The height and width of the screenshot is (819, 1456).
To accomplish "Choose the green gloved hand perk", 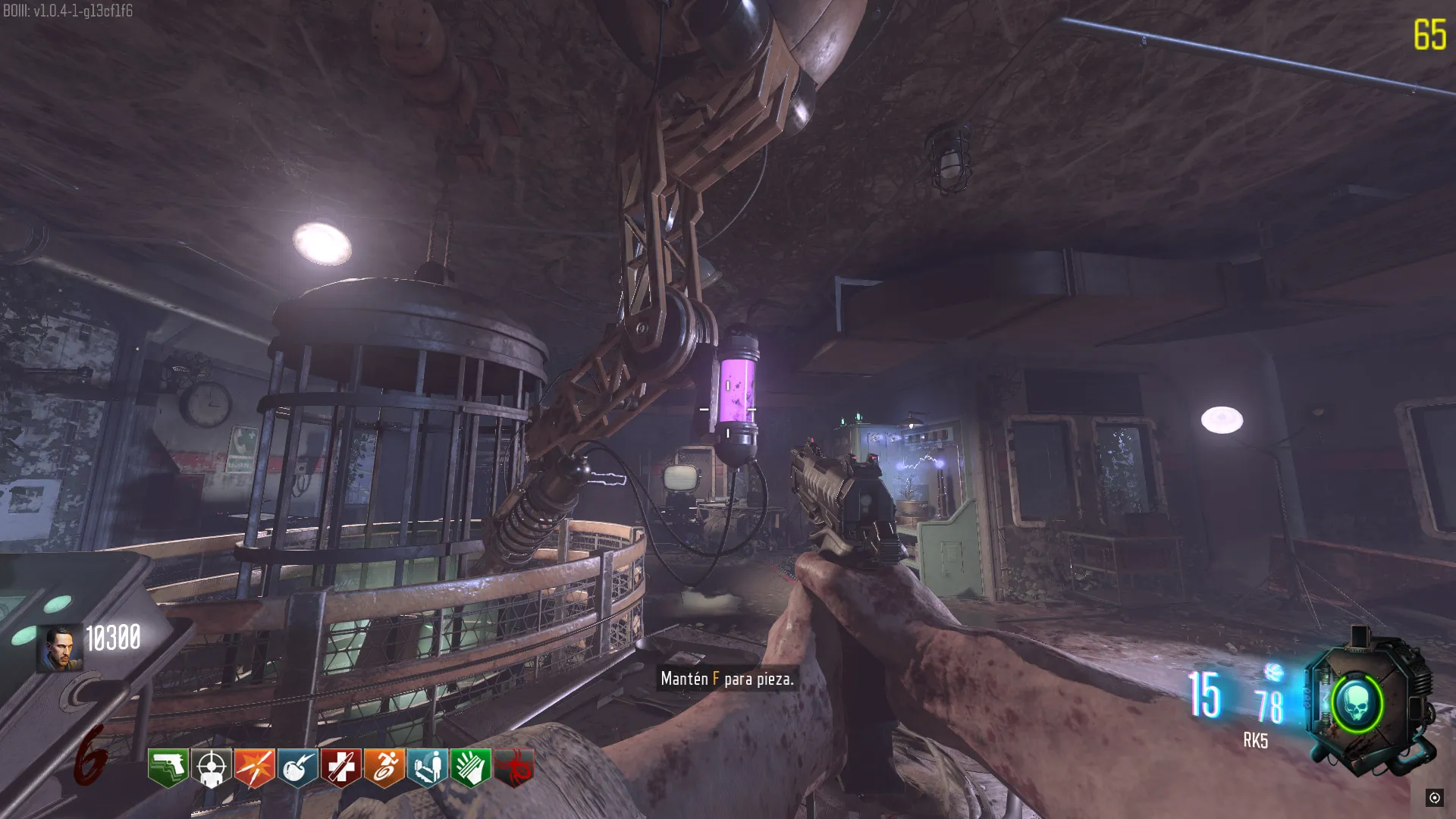I will click(471, 767).
